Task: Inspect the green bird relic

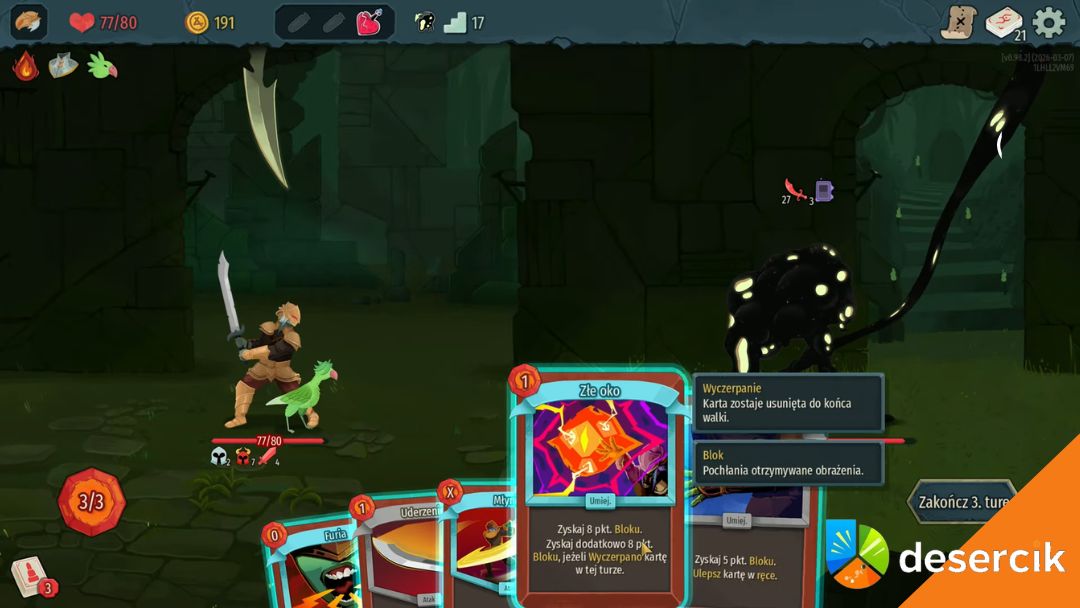Action: [x=102, y=66]
